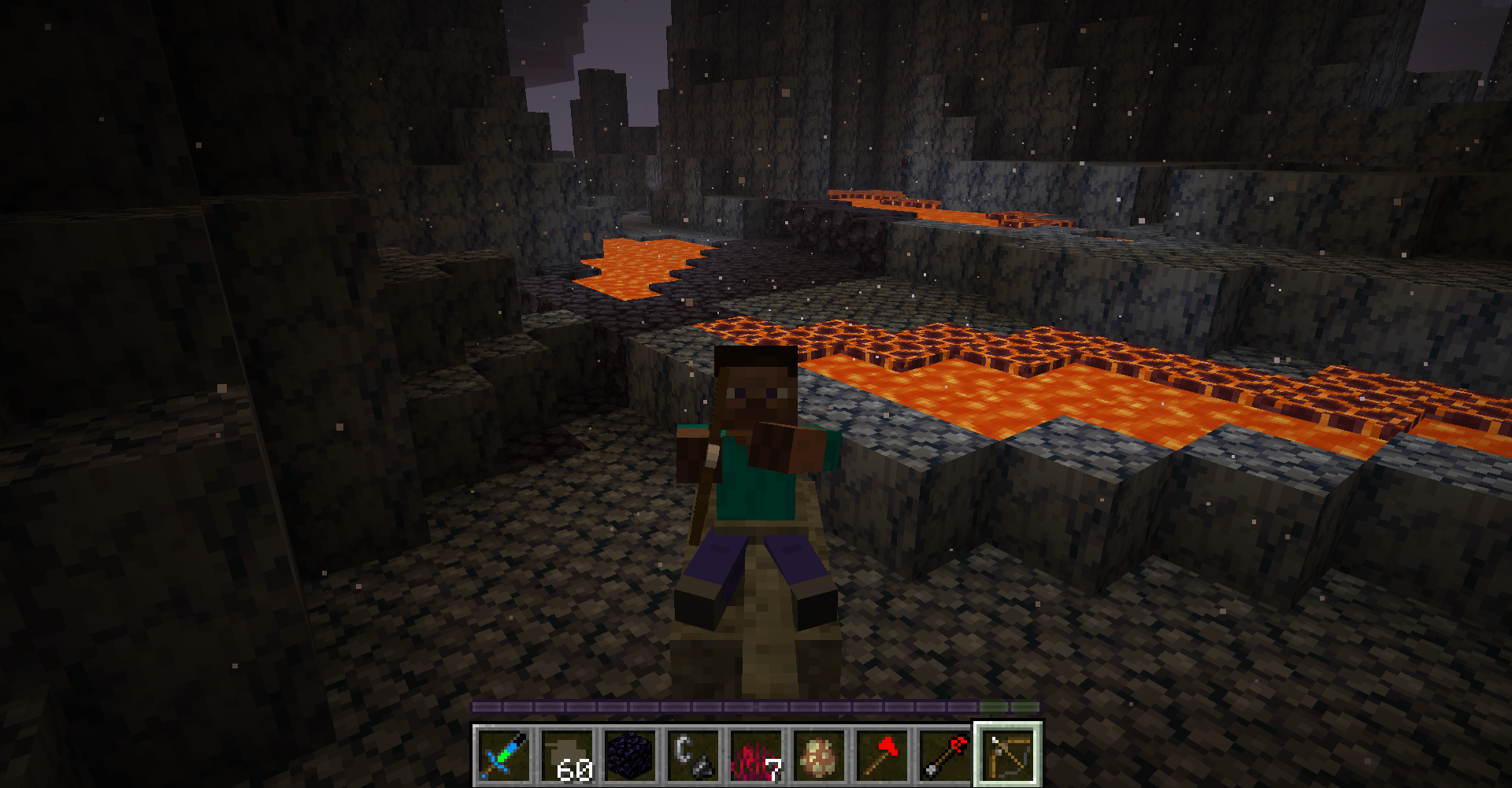
Task: Select the flint and steel tool
Action: point(693,756)
